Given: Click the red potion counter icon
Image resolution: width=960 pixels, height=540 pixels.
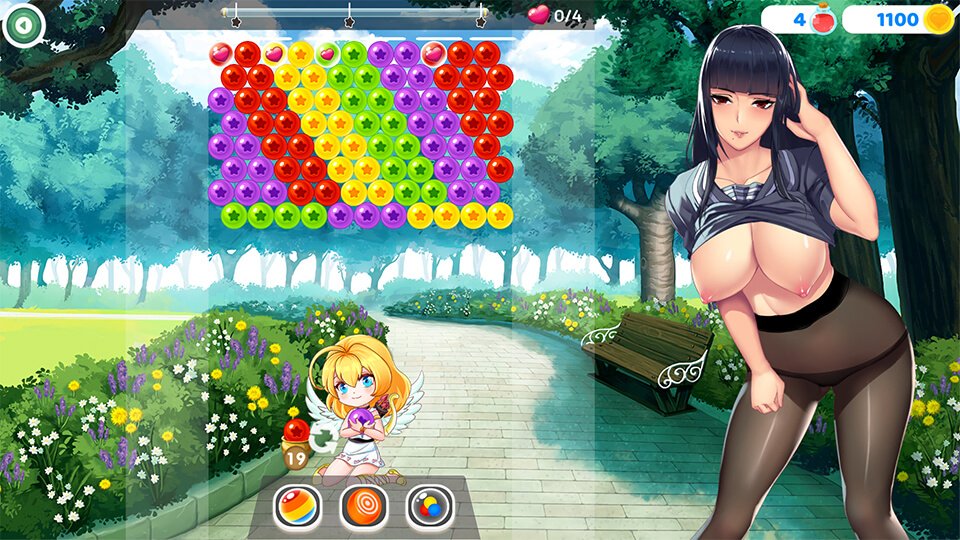Looking at the screenshot, I should [x=823, y=19].
